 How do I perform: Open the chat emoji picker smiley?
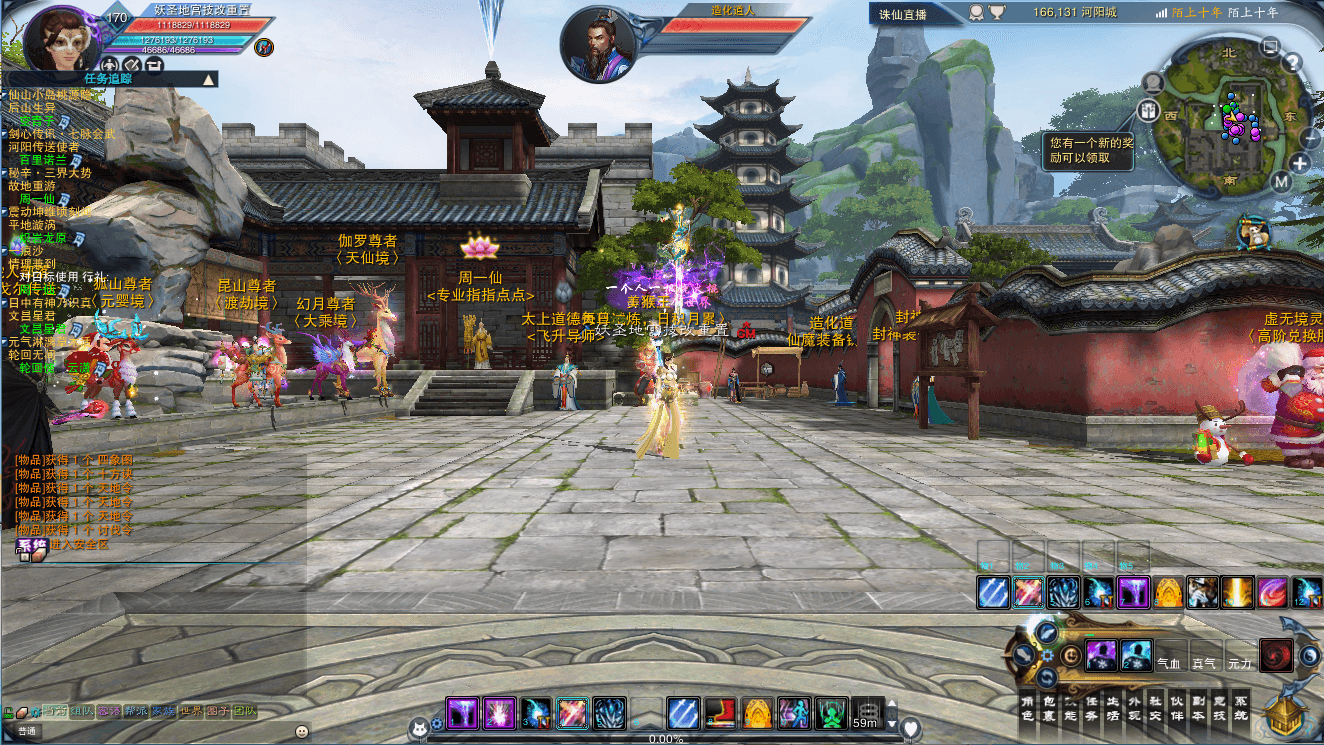coord(302,731)
